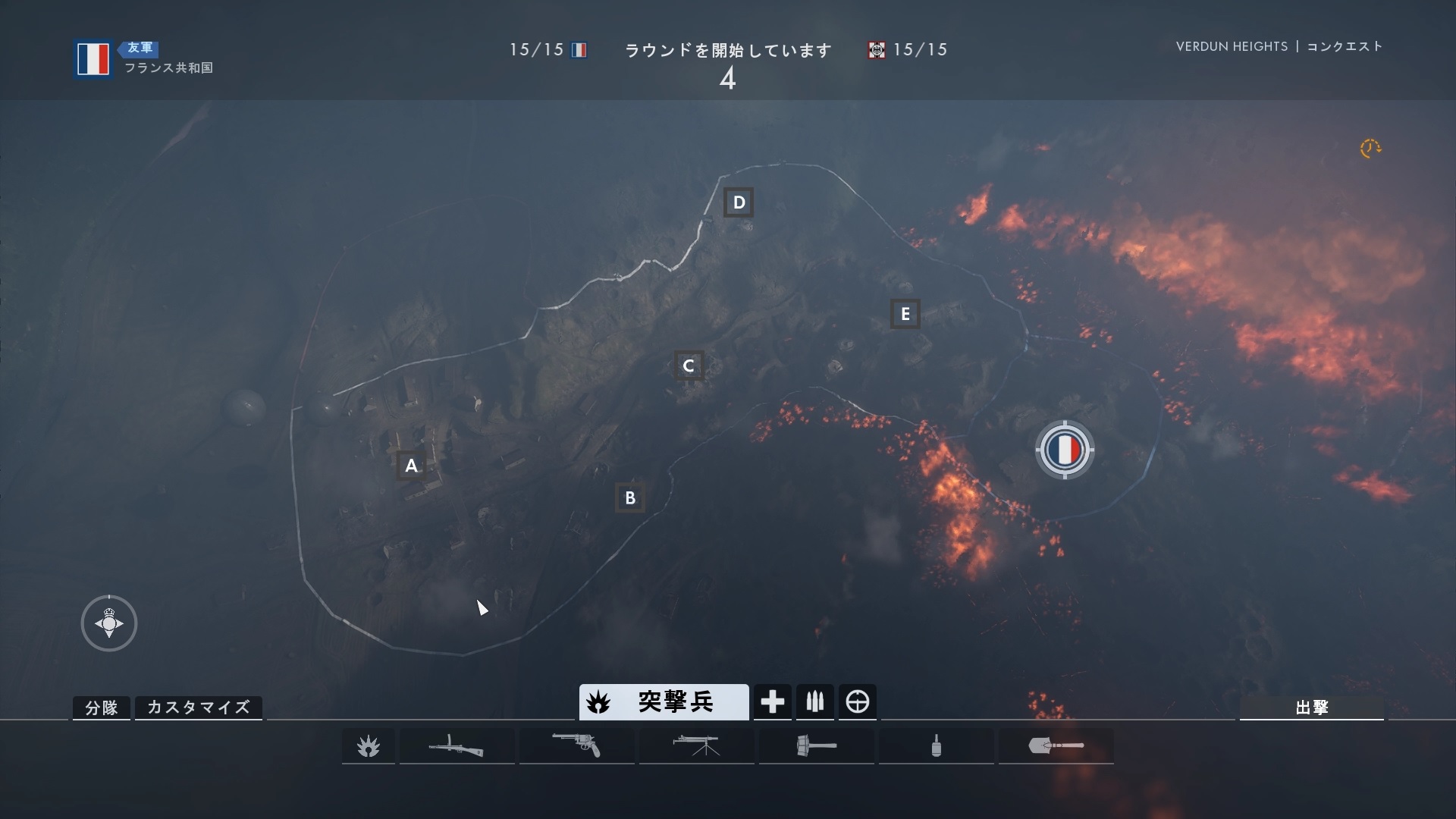Deploy with the 出撃 button

1311,708
